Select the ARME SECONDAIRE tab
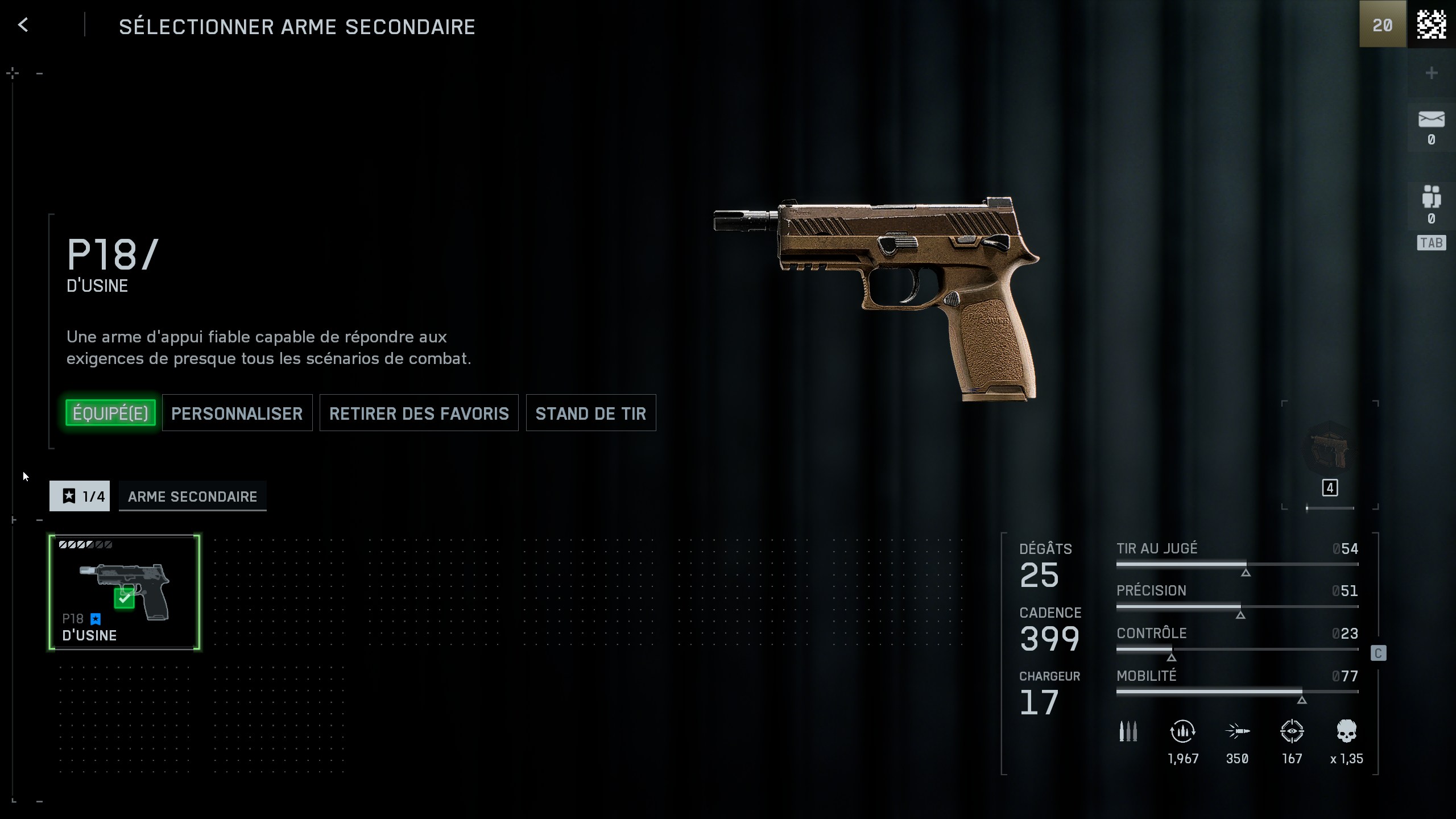This screenshot has height=819, width=1456. (x=192, y=496)
